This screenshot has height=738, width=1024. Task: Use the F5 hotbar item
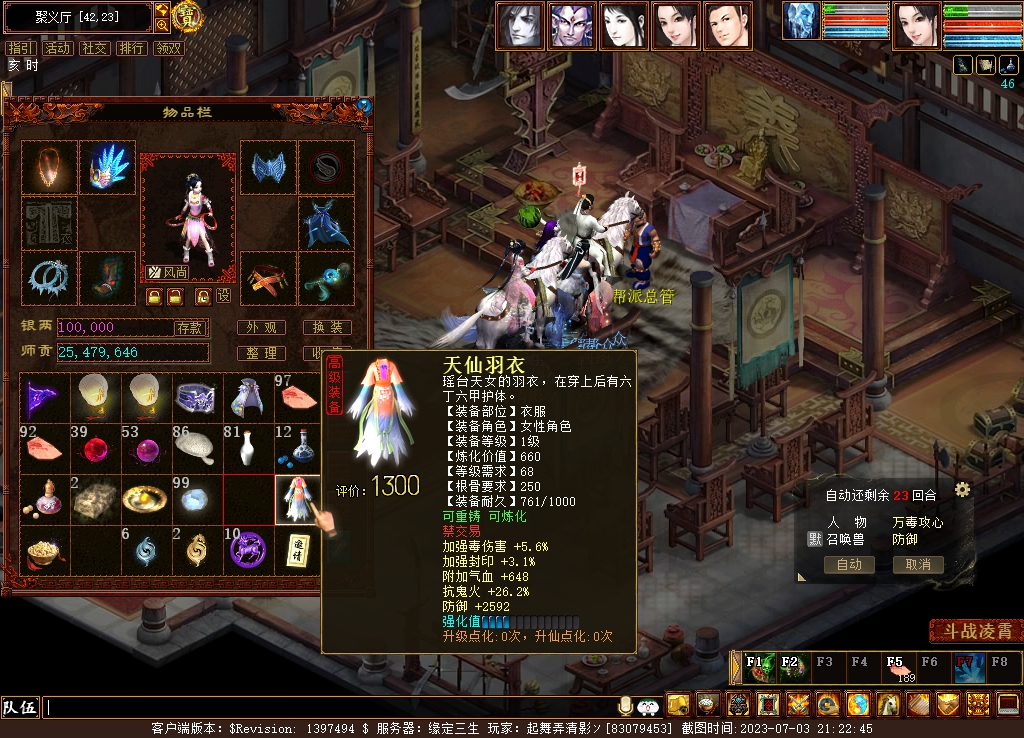(895, 665)
